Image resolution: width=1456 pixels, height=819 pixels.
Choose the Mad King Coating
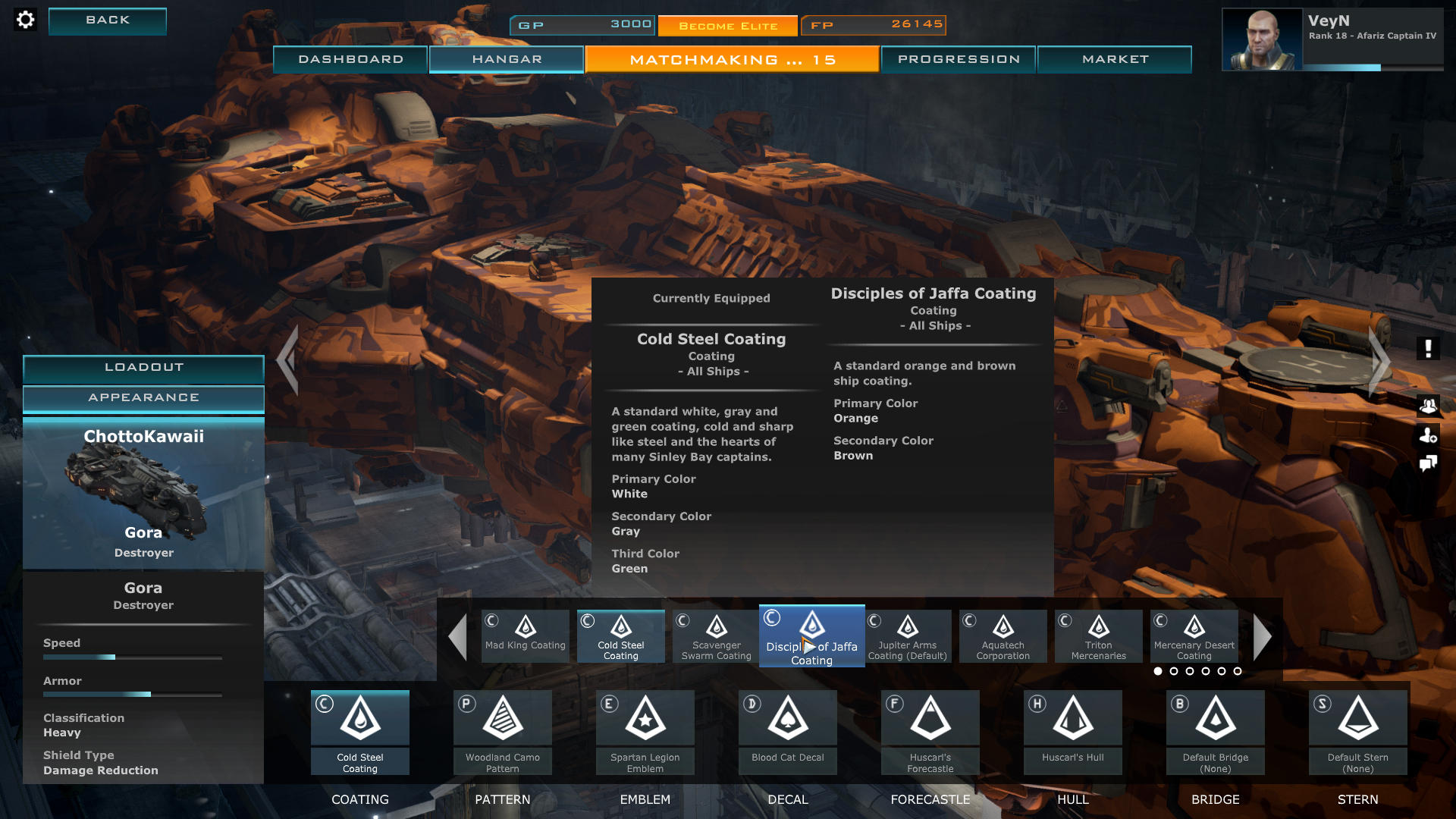525,635
